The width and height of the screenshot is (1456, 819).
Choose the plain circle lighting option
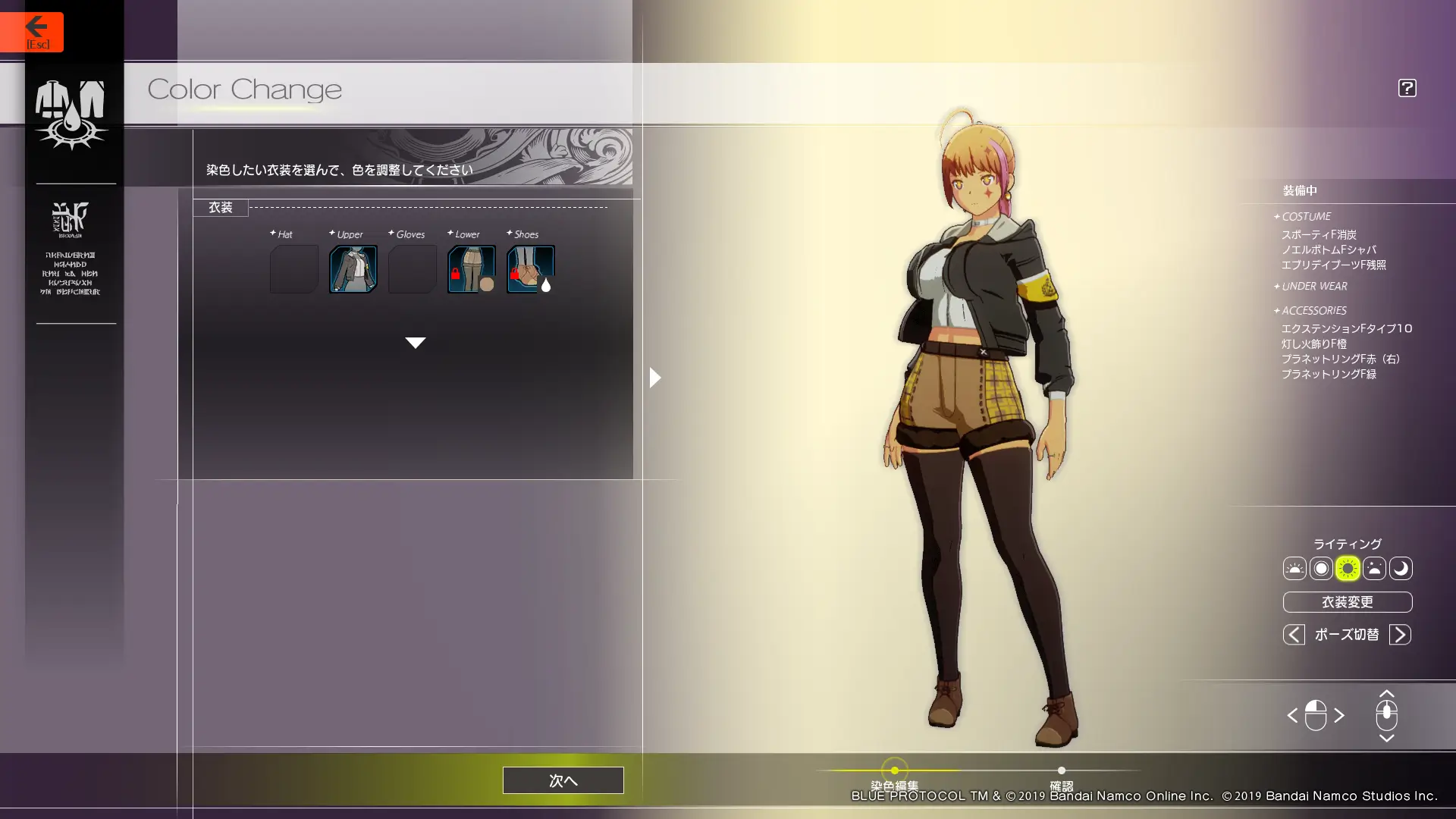pos(1321,569)
